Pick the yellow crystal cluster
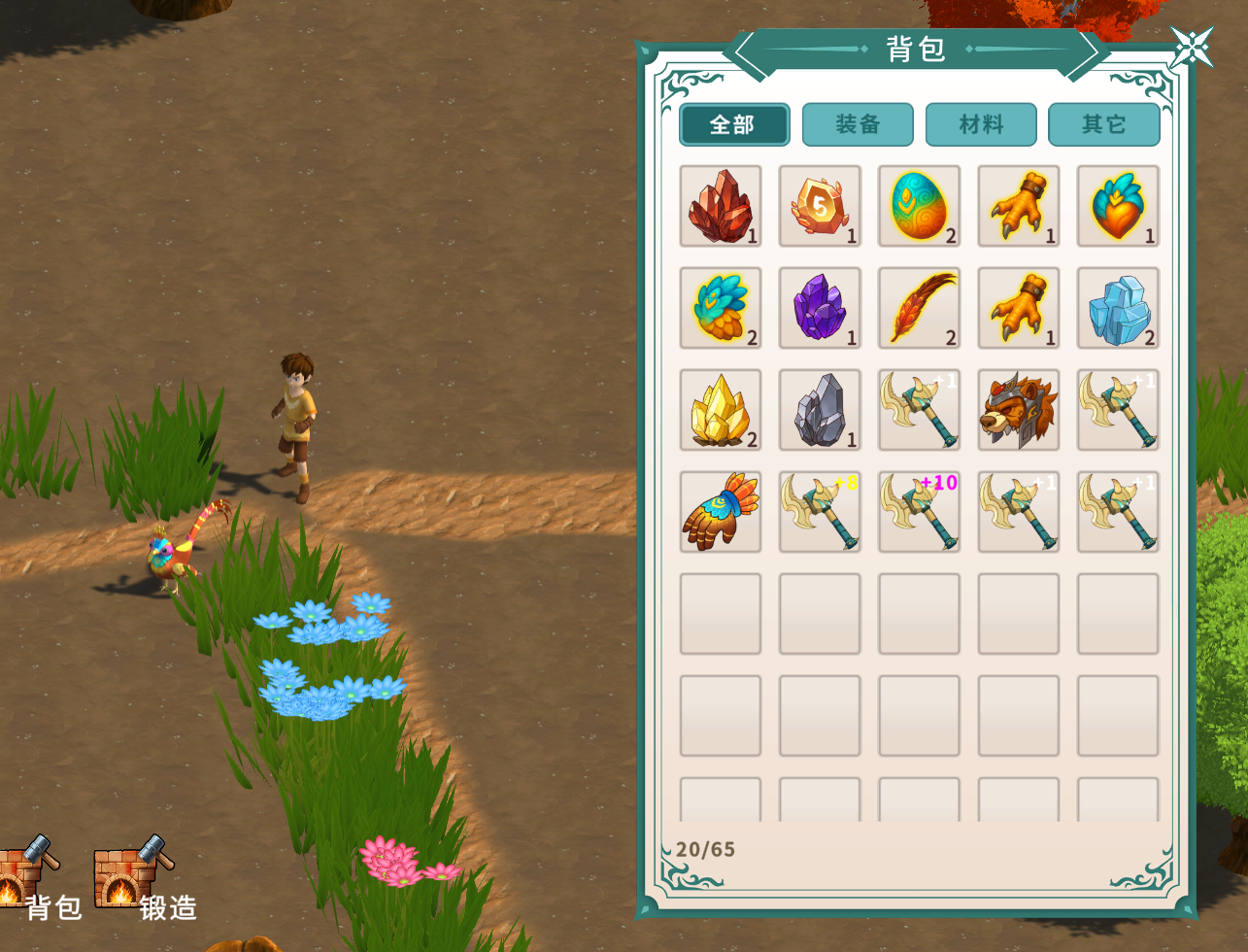Image resolution: width=1248 pixels, height=952 pixels. [721, 410]
